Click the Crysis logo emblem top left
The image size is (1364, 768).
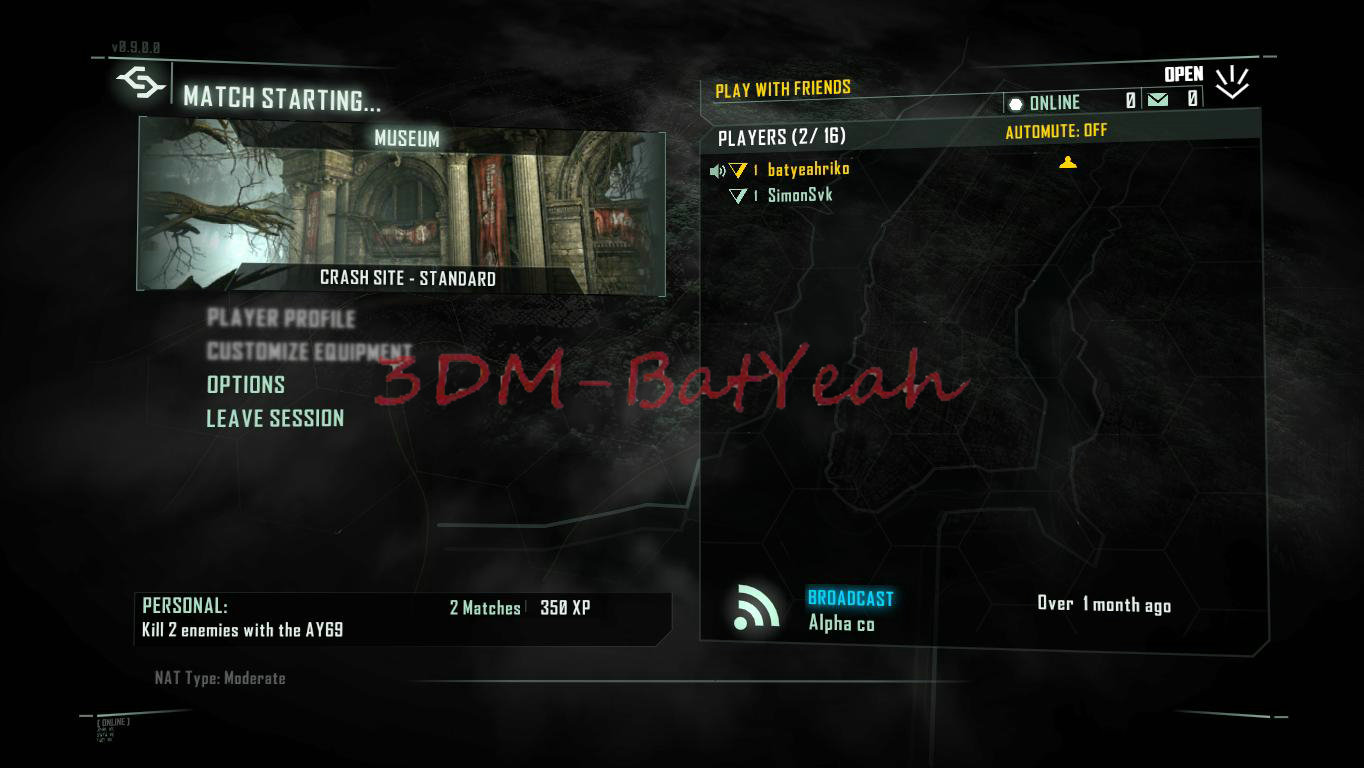click(x=141, y=83)
